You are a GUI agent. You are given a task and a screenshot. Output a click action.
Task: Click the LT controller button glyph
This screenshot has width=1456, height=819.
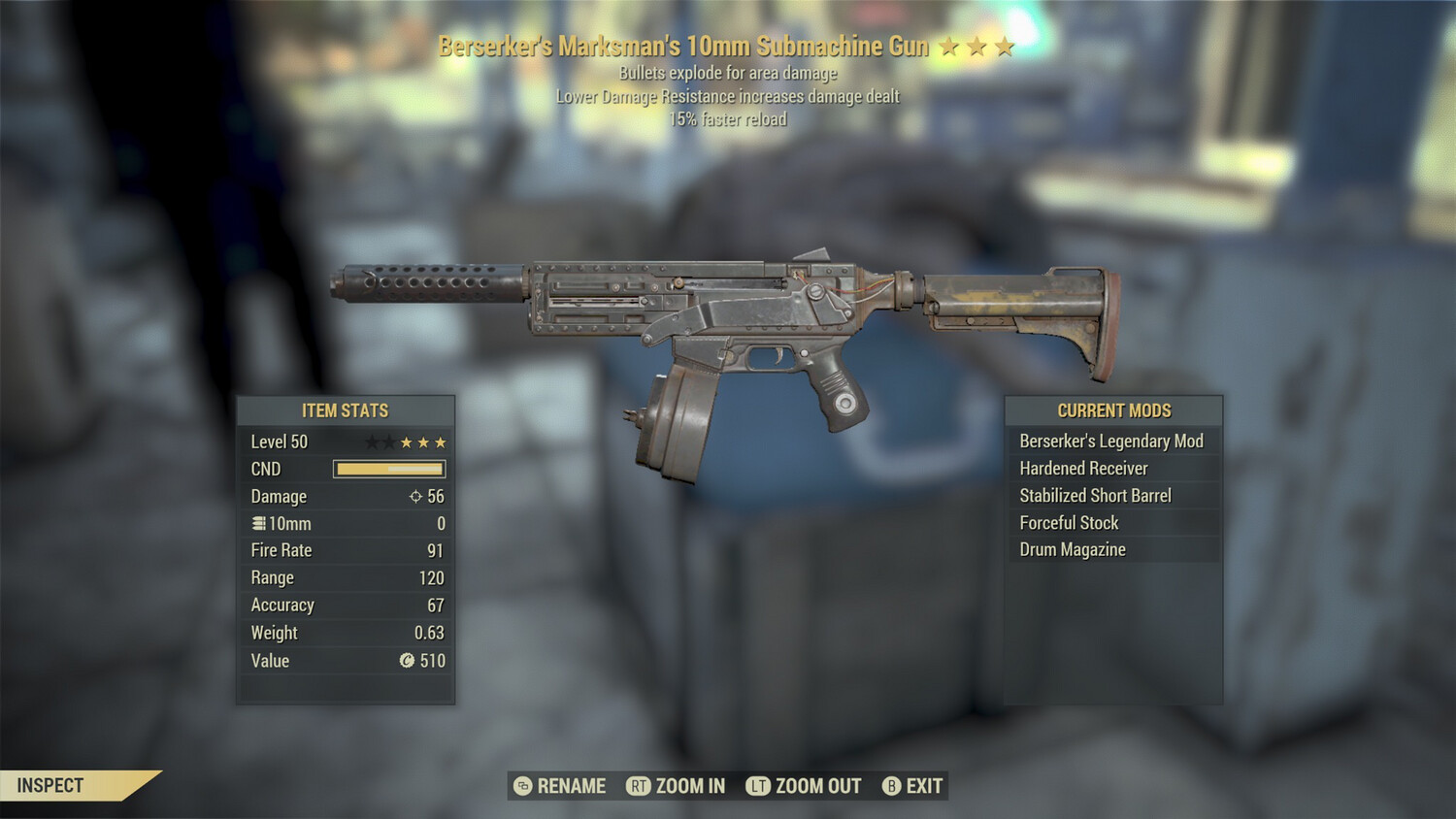click(x=760, y=786)
